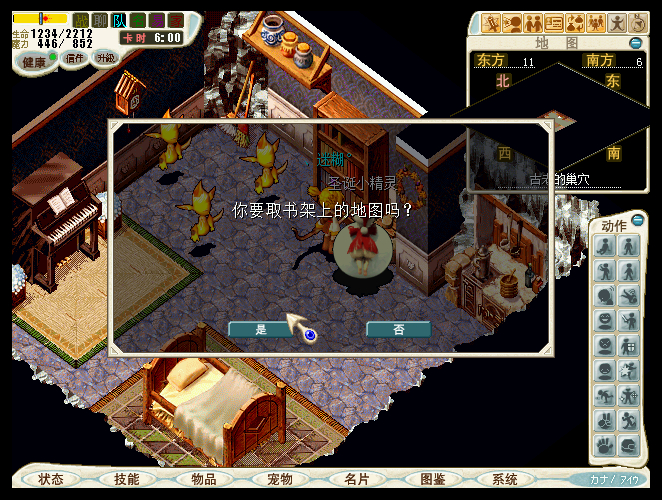Toggle the 聊 chat mode icon
The image size is (662, 500).
click(x=100, y=20)
